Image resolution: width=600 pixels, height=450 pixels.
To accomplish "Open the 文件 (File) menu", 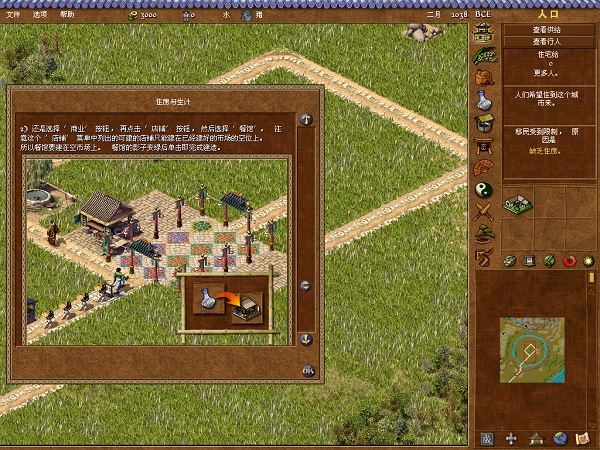I will pos(13,15).
